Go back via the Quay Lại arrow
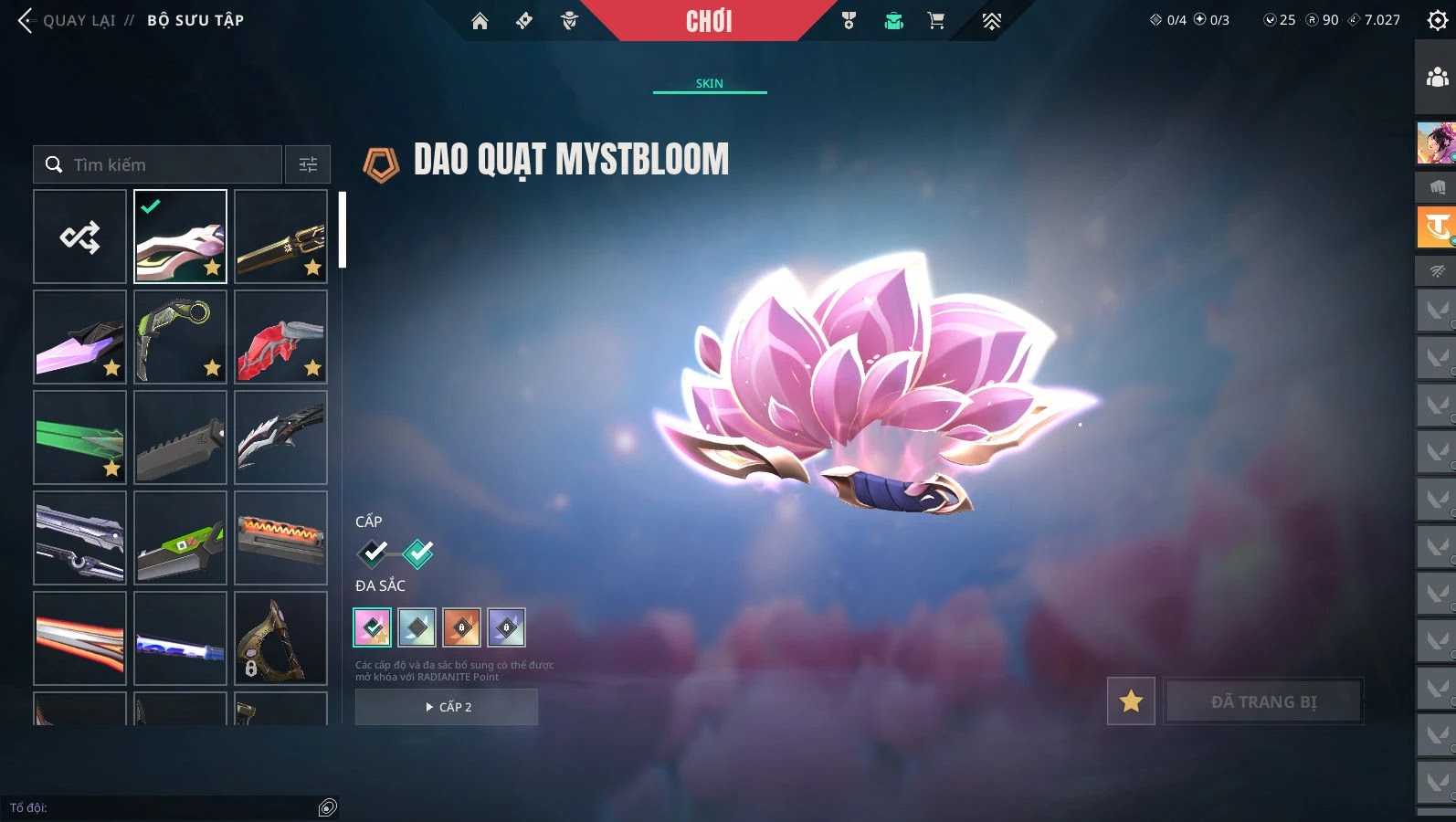The height and width of the screenshot is (822, 1456). pos(26,20)
